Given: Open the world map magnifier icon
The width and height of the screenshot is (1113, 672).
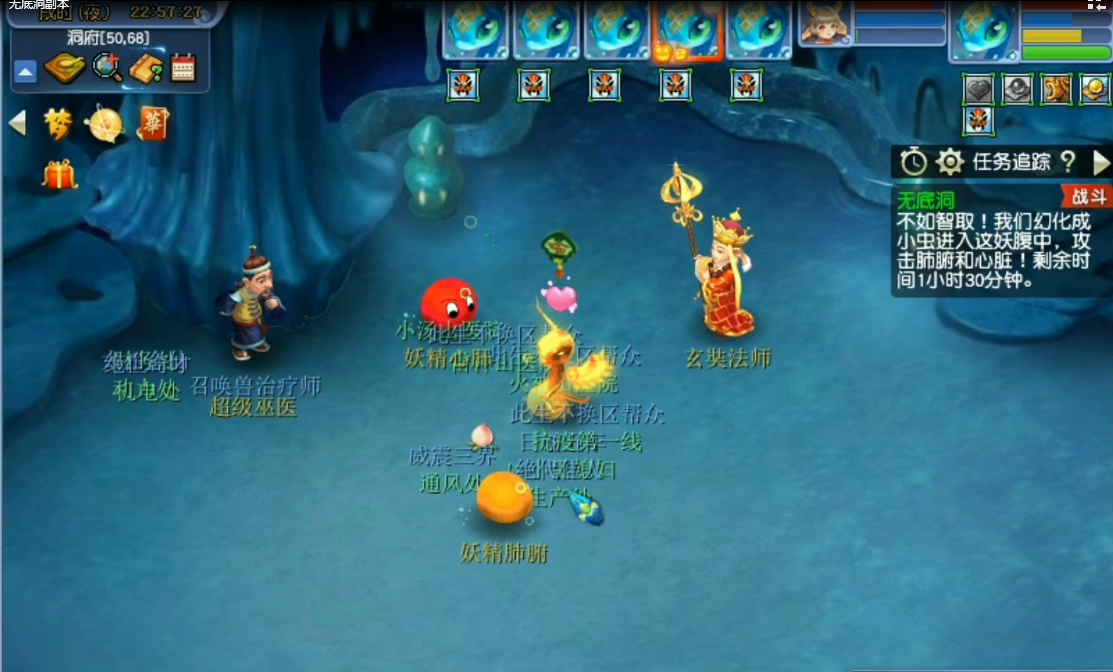Looking at the screenshot, I should [x=106, y=68].
